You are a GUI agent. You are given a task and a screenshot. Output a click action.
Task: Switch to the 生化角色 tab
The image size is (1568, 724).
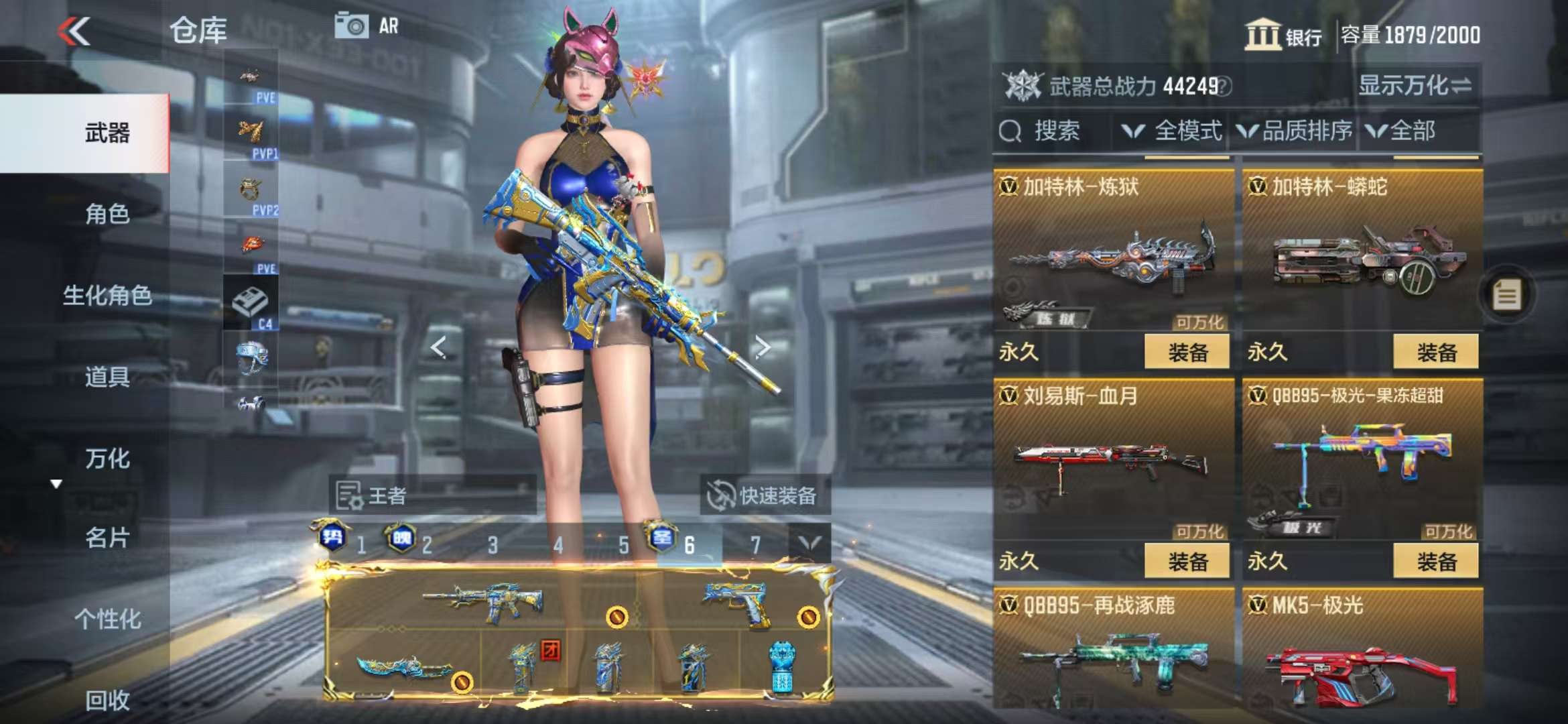point(107,296)
